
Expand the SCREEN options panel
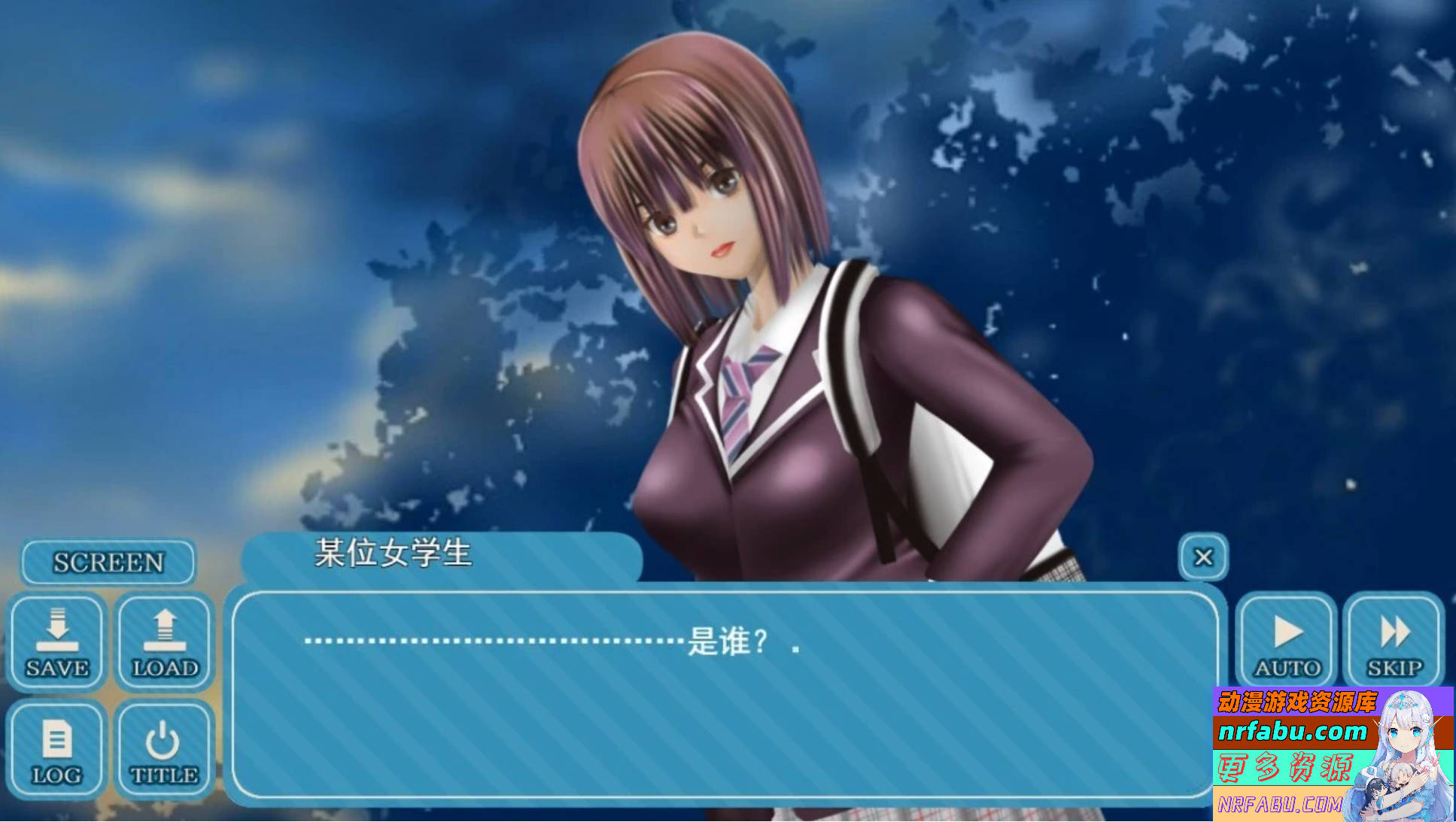click(x=108, y=561)
